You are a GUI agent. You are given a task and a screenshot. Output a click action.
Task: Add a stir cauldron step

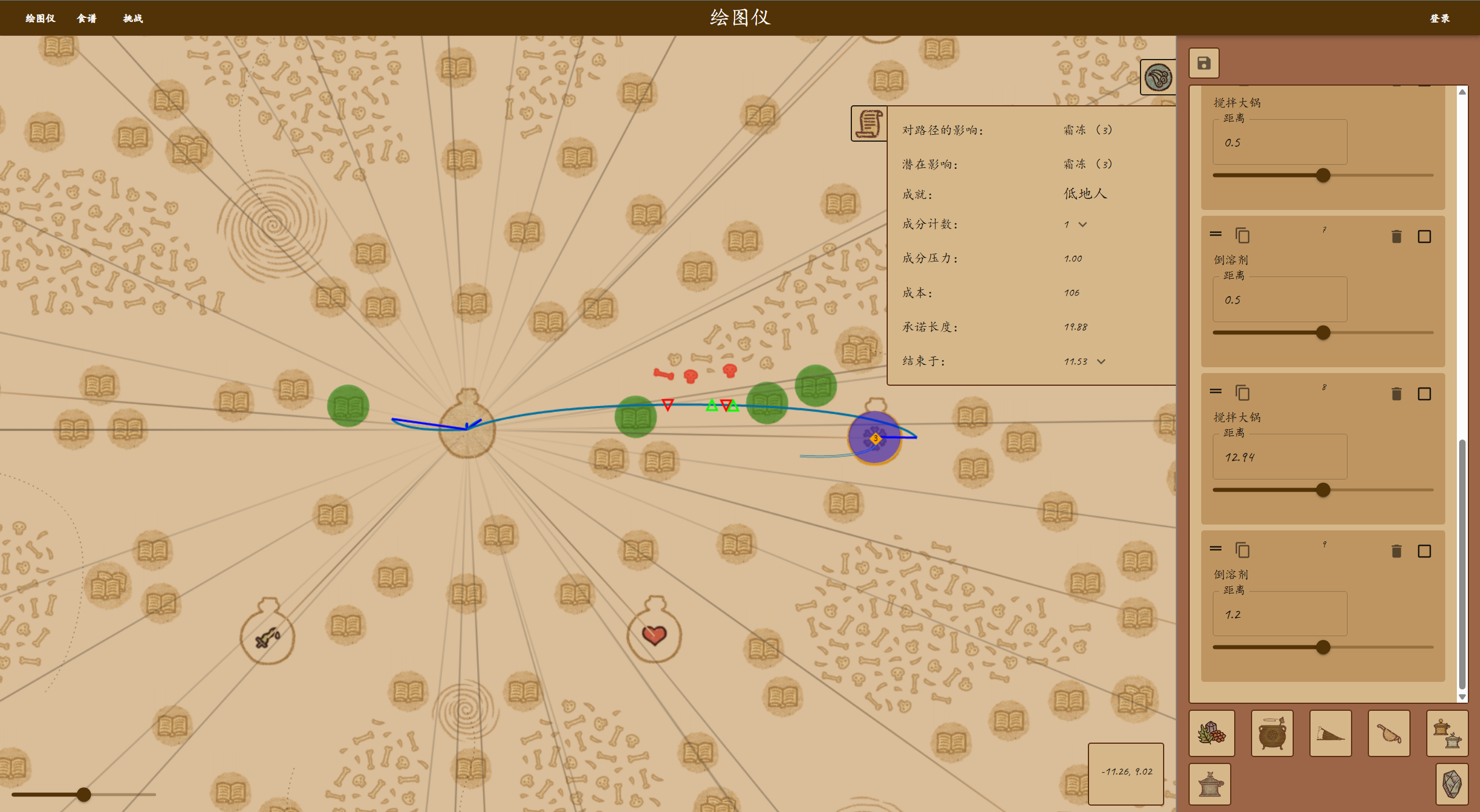pyautogui.click(x=1272, y=733)
